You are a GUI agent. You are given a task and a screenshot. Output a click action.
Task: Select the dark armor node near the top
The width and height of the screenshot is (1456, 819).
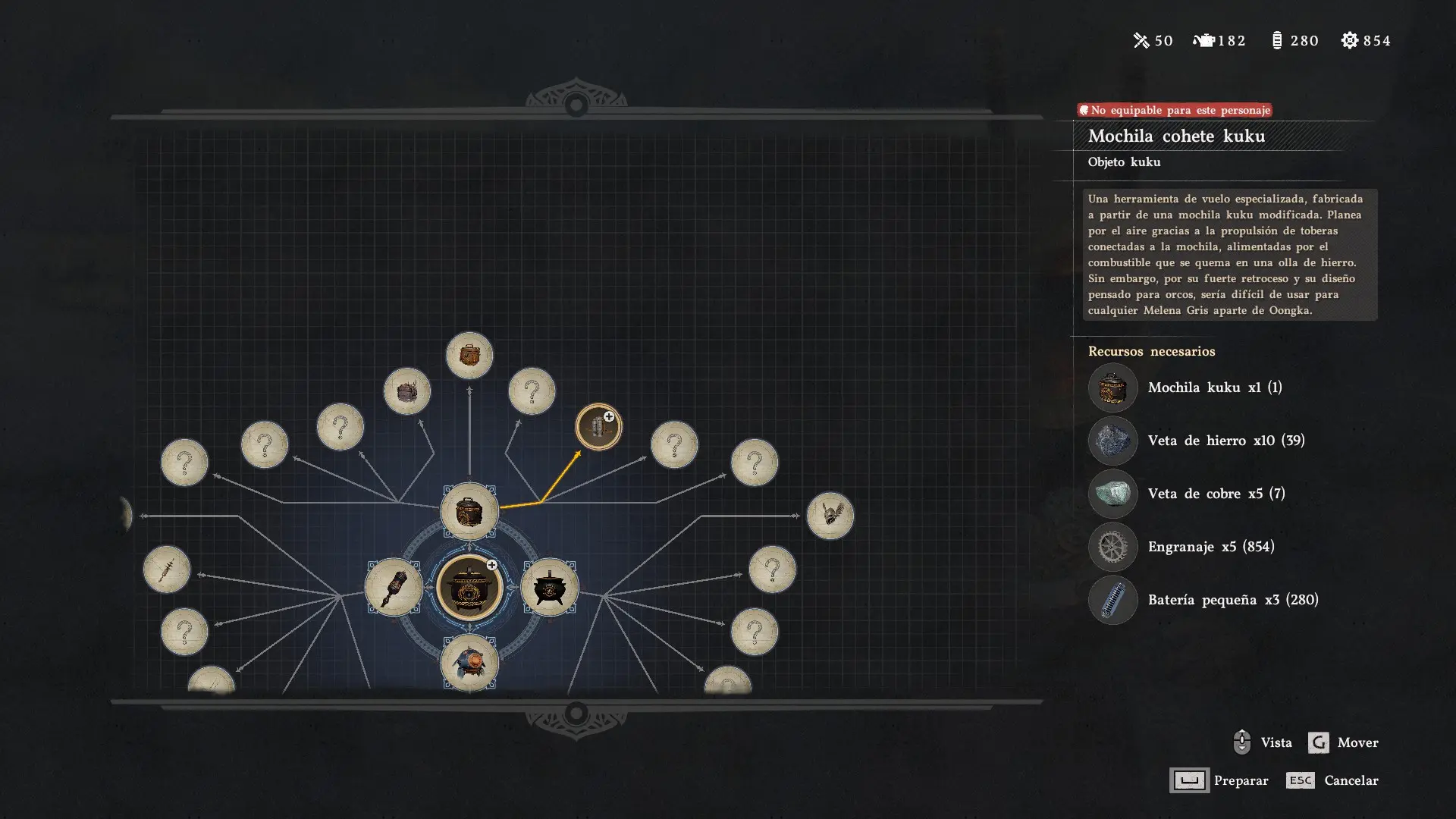[407, 391]
